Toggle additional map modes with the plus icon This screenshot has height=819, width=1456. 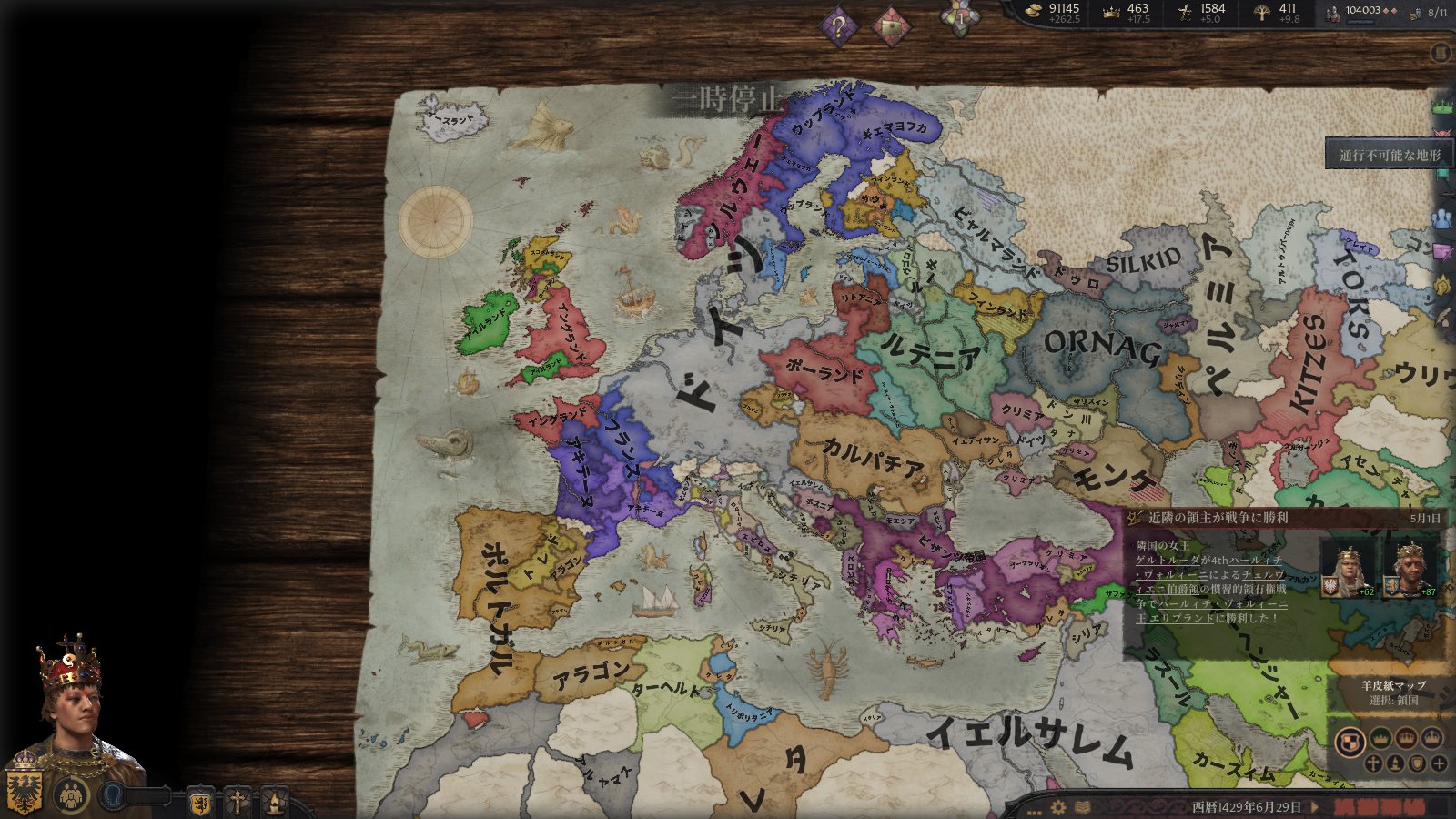tap(1440, 763)
